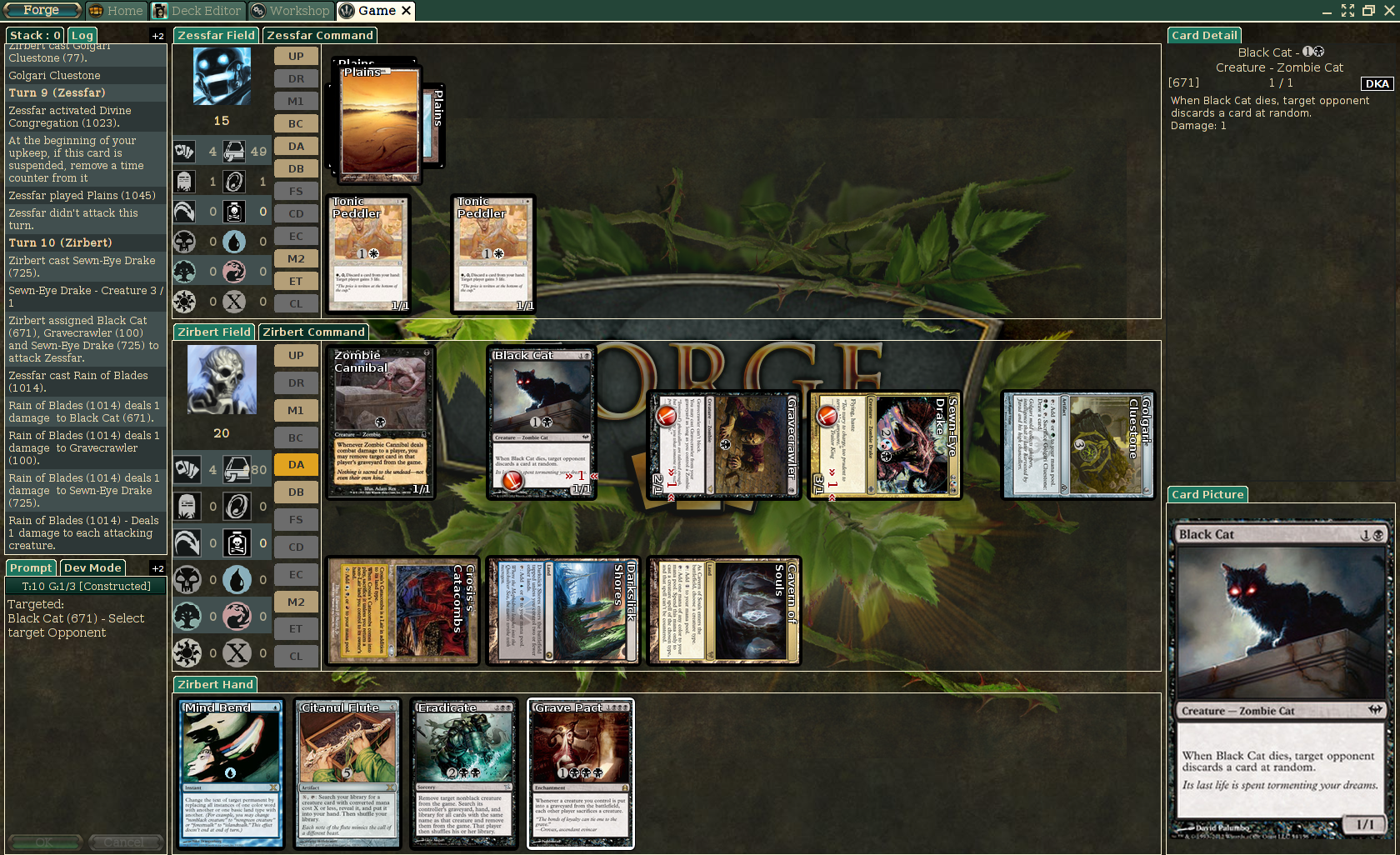
Task: Switch to the Dev Mode tab
Action: (x=92, y=567)
